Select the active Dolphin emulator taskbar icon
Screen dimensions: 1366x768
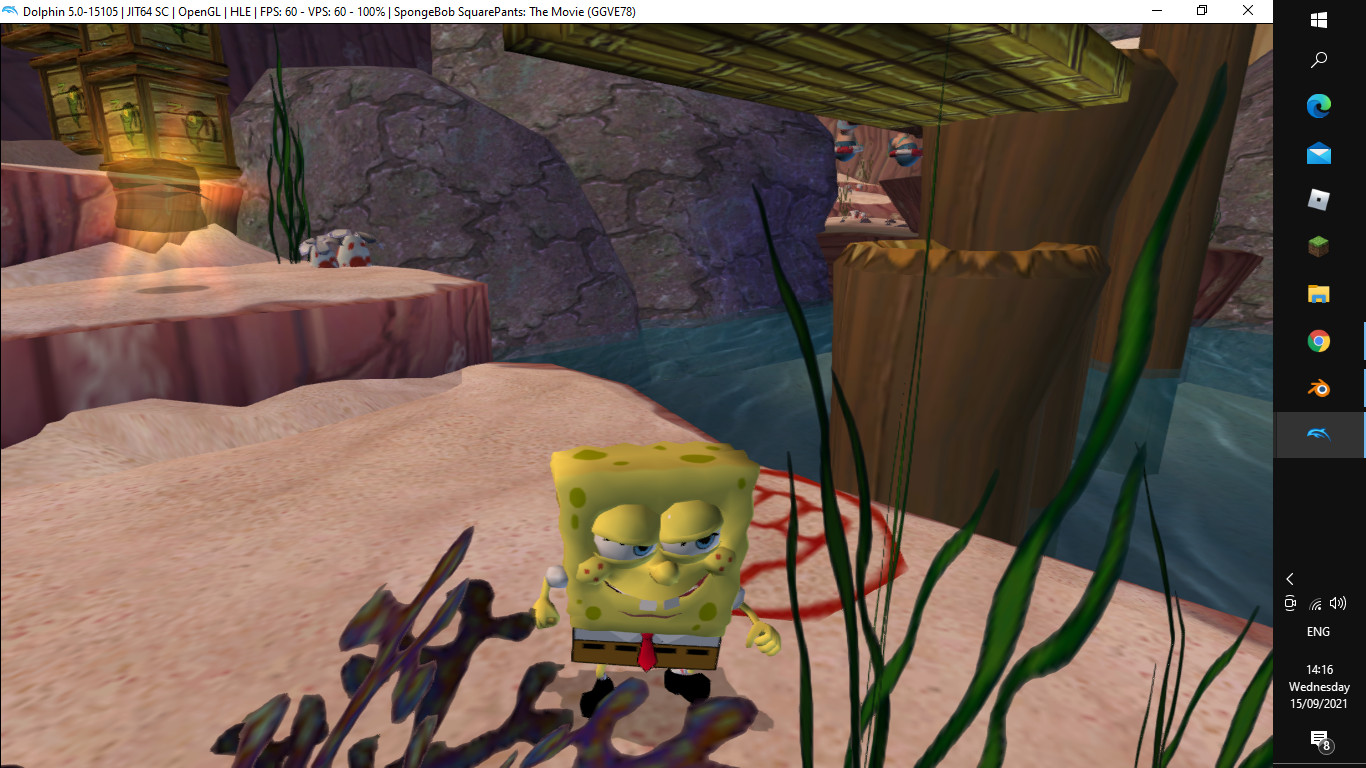[x=1318, y=435]
